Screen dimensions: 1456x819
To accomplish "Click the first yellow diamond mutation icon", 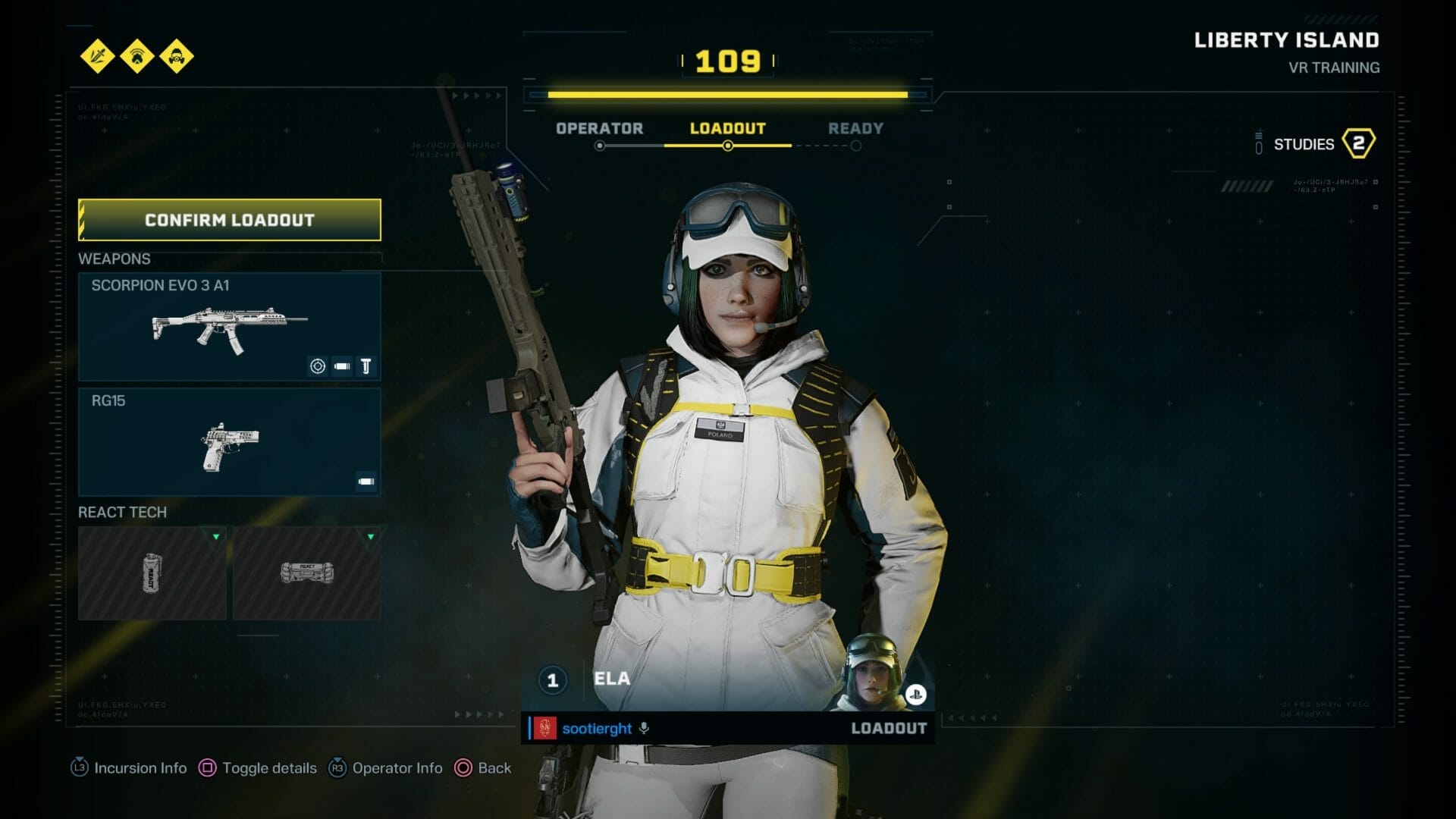I will click(x=98, y=56).
